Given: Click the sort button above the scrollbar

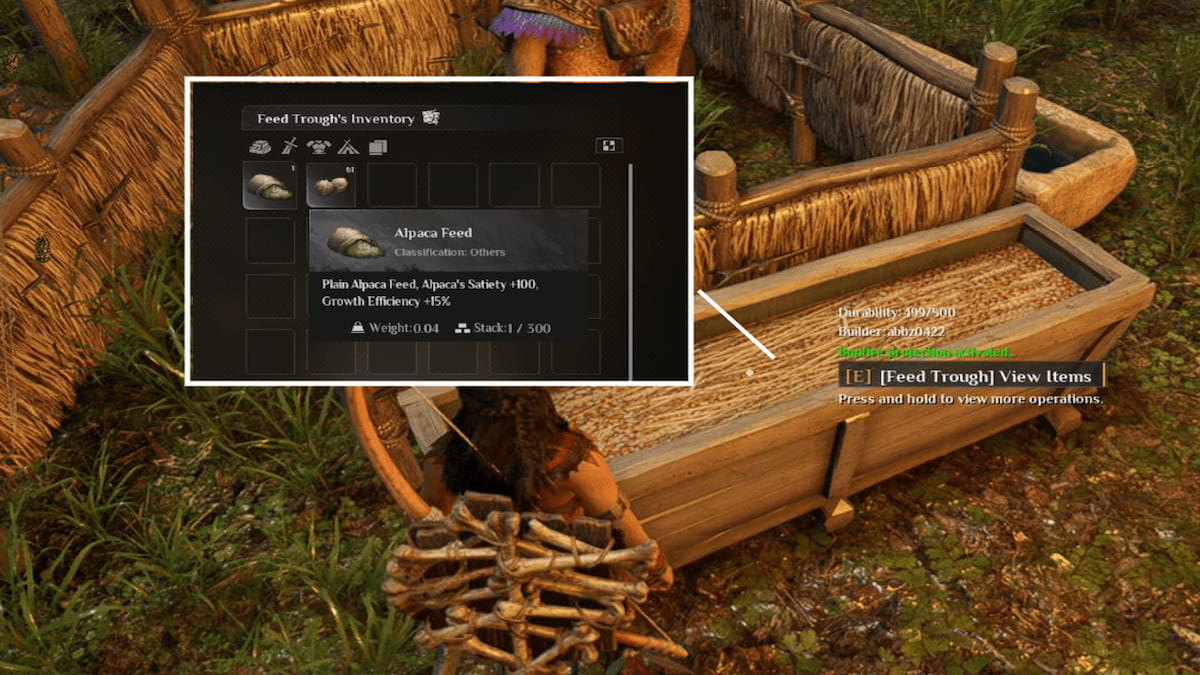Looking at the screenshot, I should click(608, 146).
